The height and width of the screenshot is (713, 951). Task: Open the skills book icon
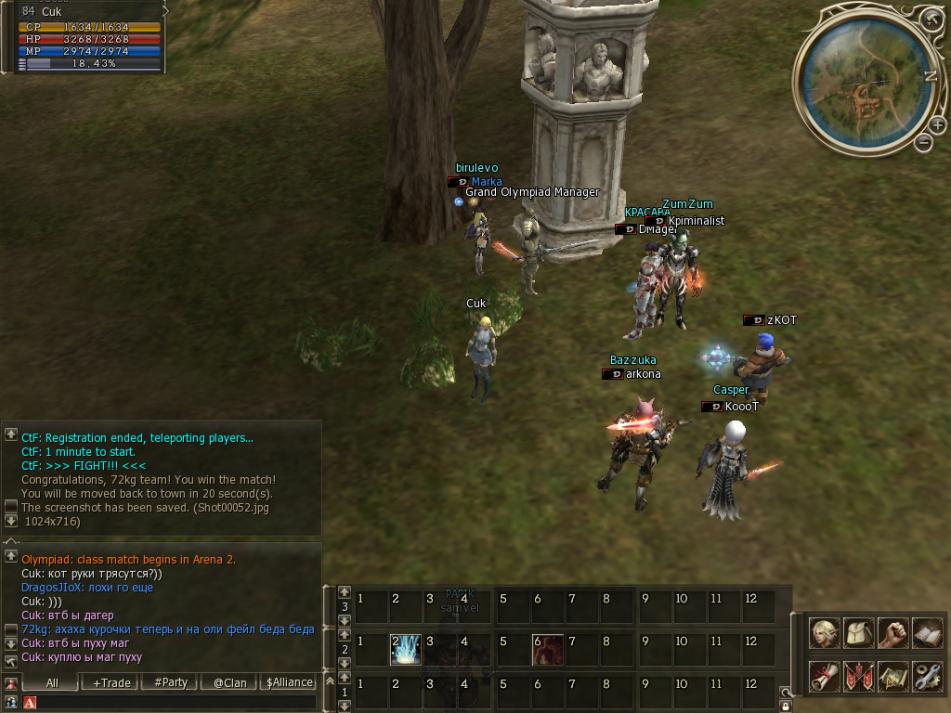(927, 634)
